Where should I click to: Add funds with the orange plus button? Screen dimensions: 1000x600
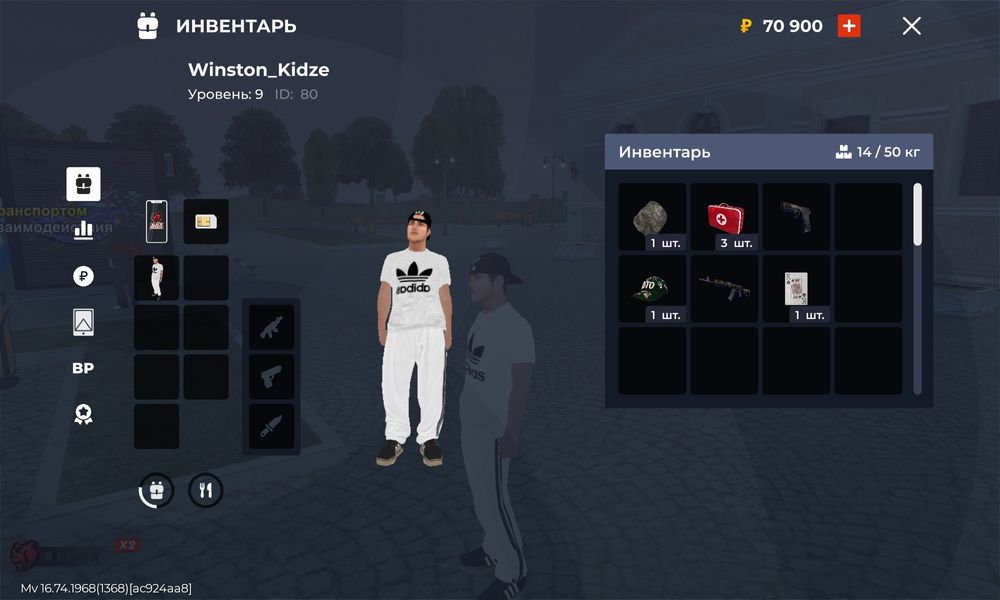click(849, 26)
